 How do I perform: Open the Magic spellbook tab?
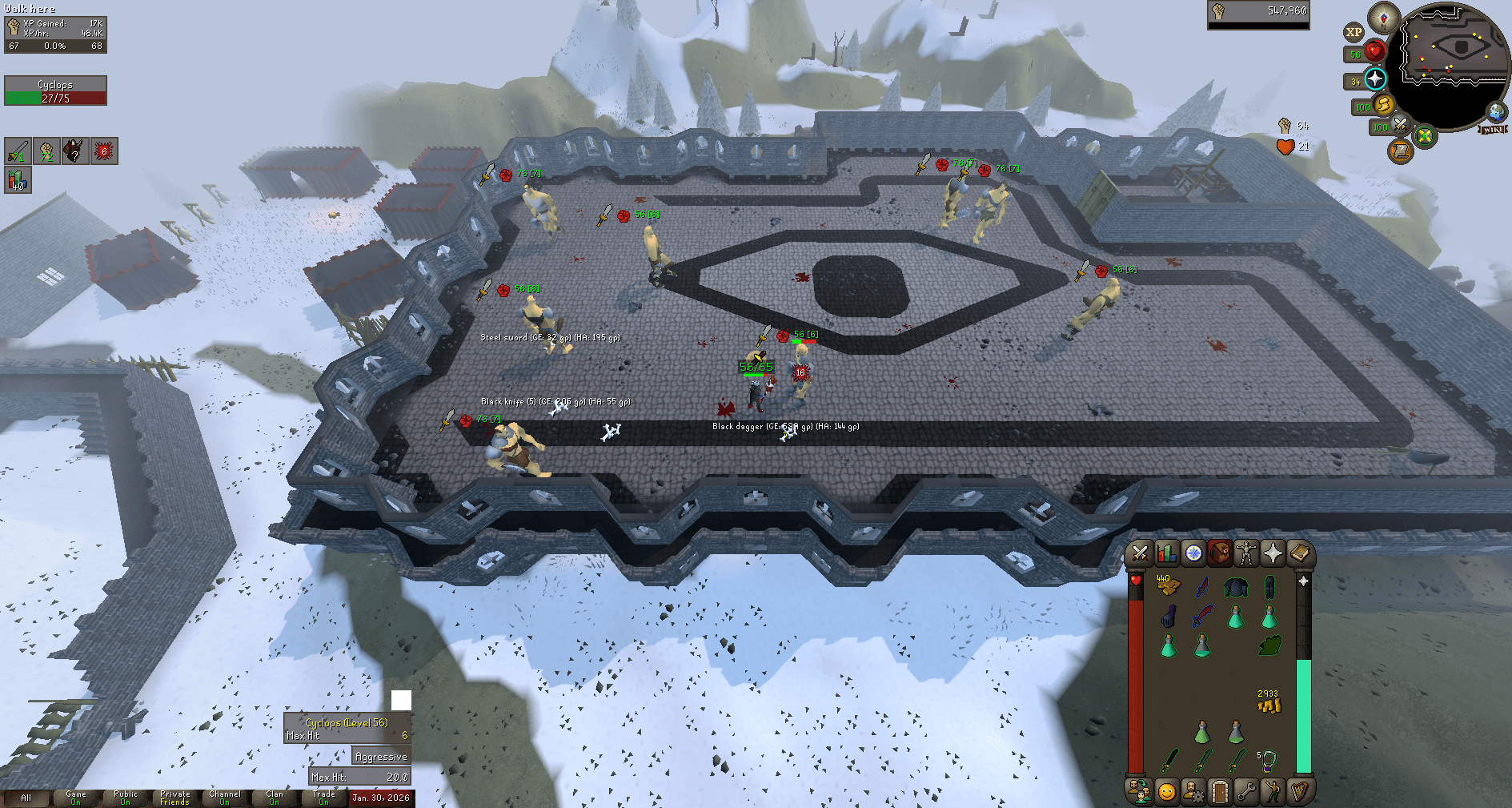click(1299, 553)
